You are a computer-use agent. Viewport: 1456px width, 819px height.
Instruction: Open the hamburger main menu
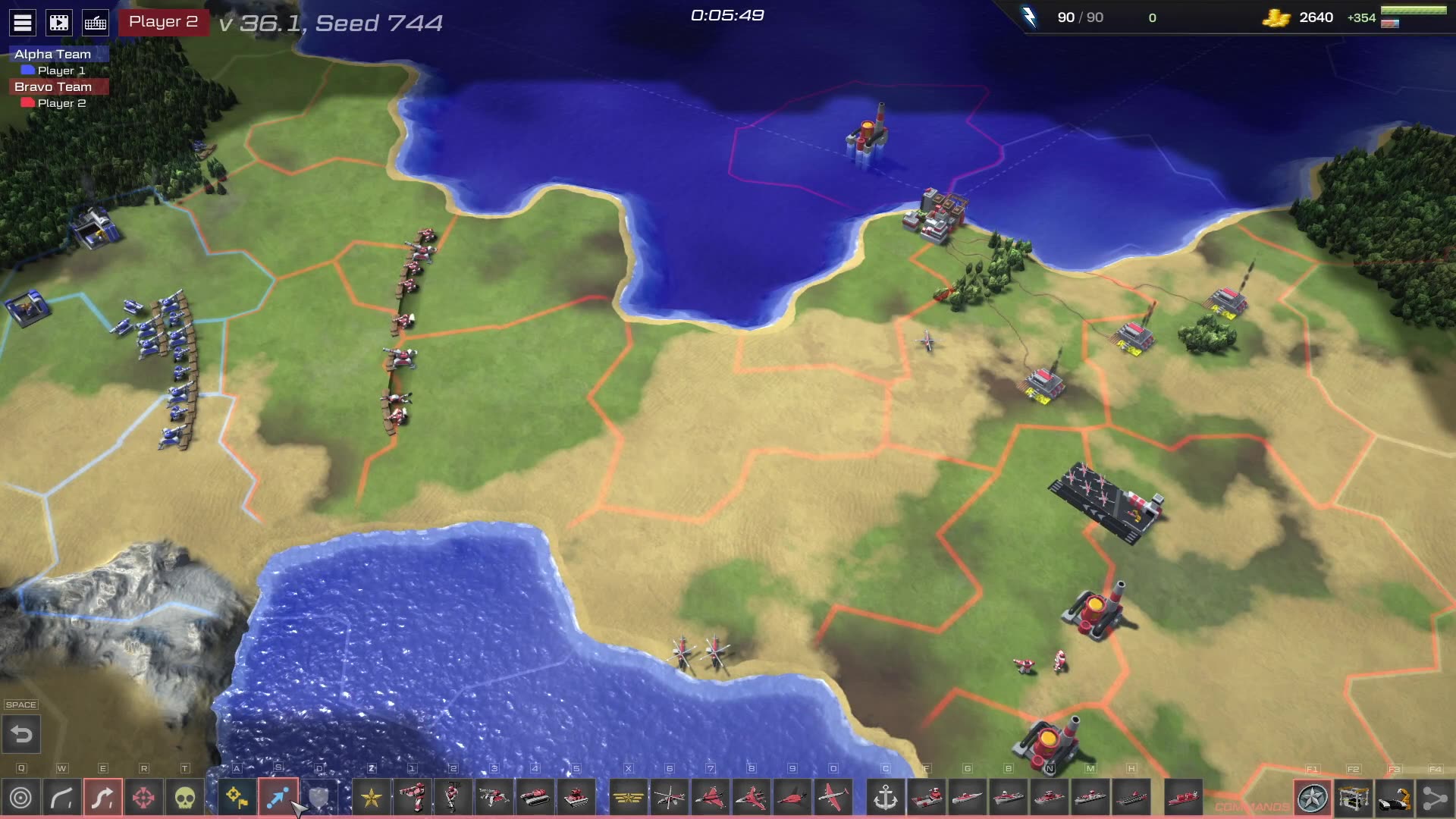pyautogui.click(x=23, y=23)
